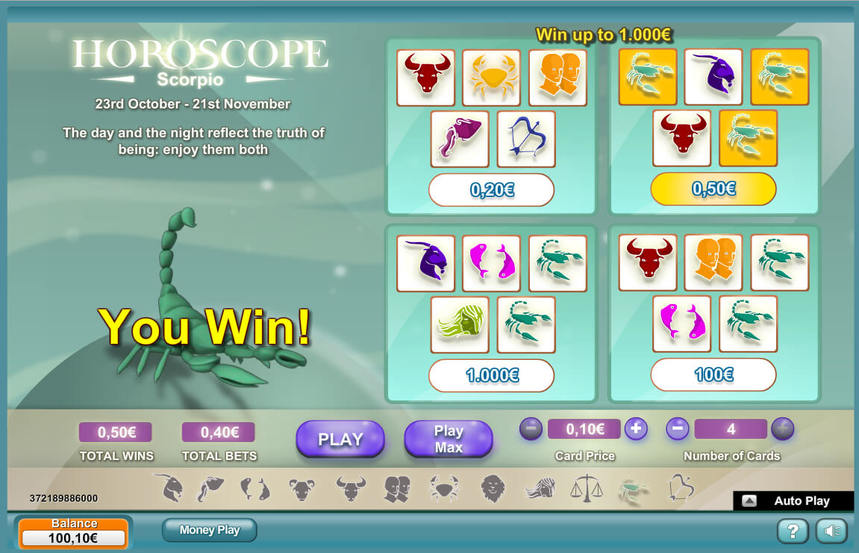Screen dimensions: 859x553
Task: Click the 1.000€ scratch card prize
Action: [491, 376]
